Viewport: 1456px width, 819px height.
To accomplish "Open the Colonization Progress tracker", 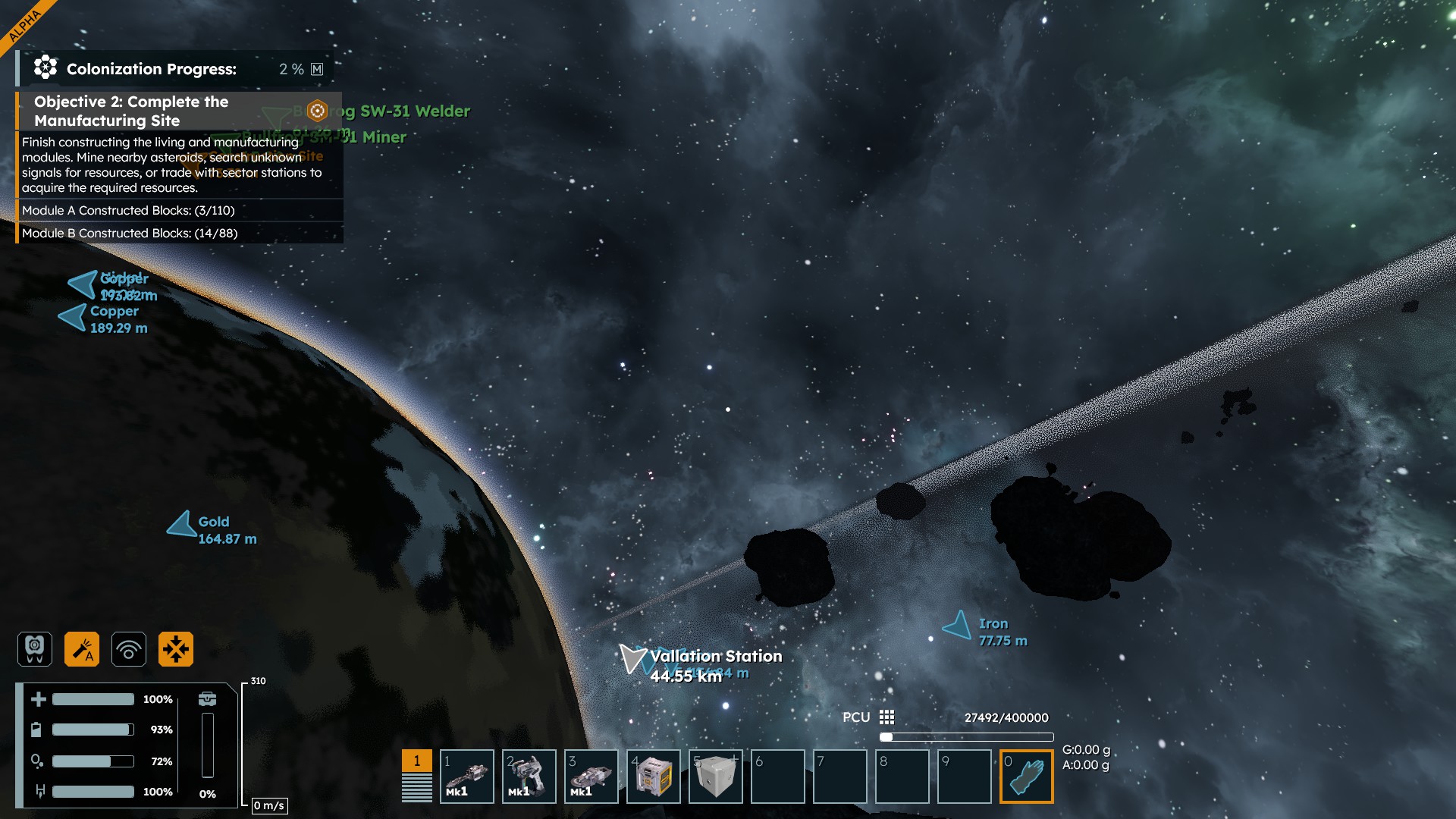I will click(151, 69).
